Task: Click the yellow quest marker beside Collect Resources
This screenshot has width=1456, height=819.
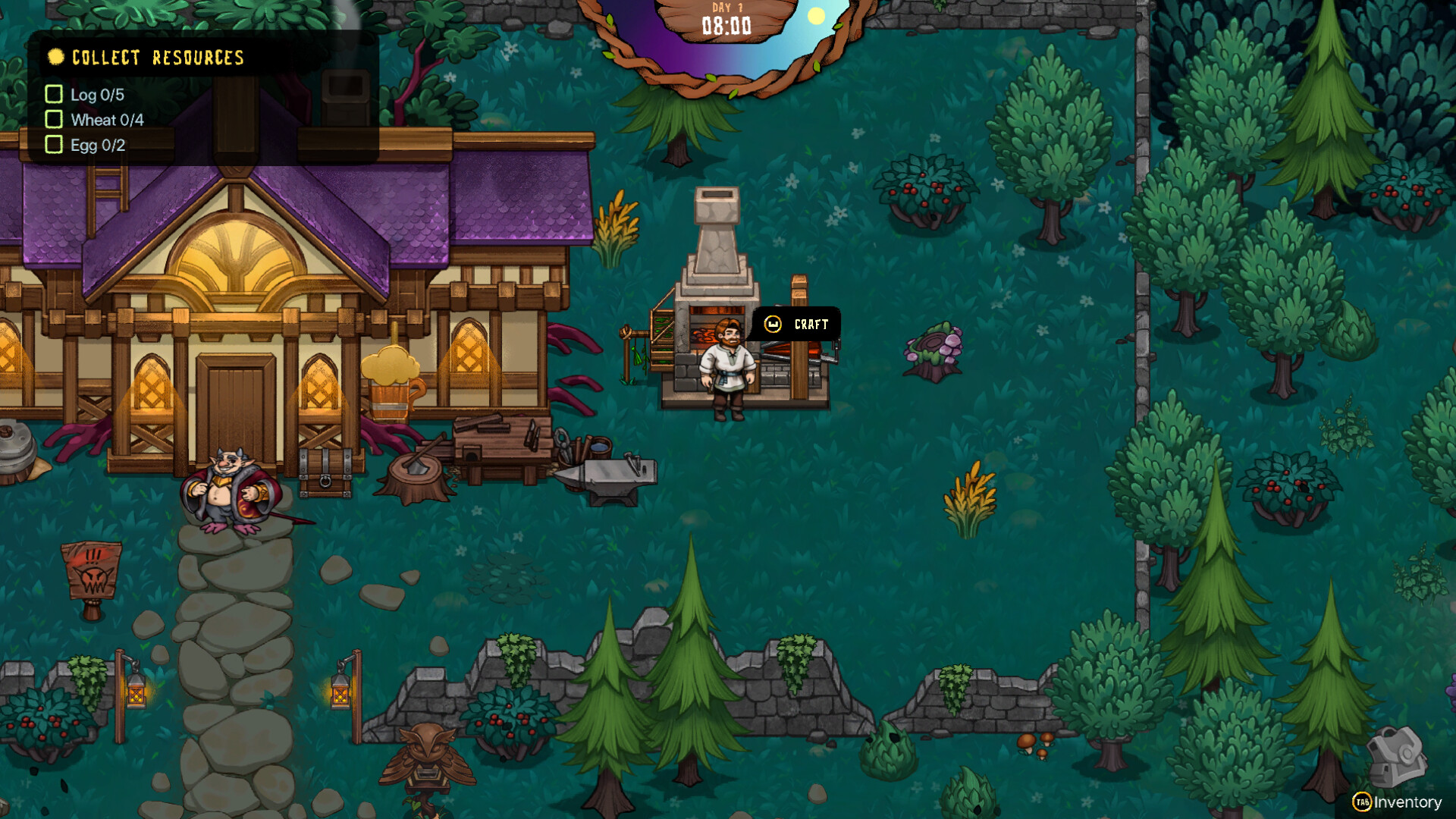Action: pos(55,56)
